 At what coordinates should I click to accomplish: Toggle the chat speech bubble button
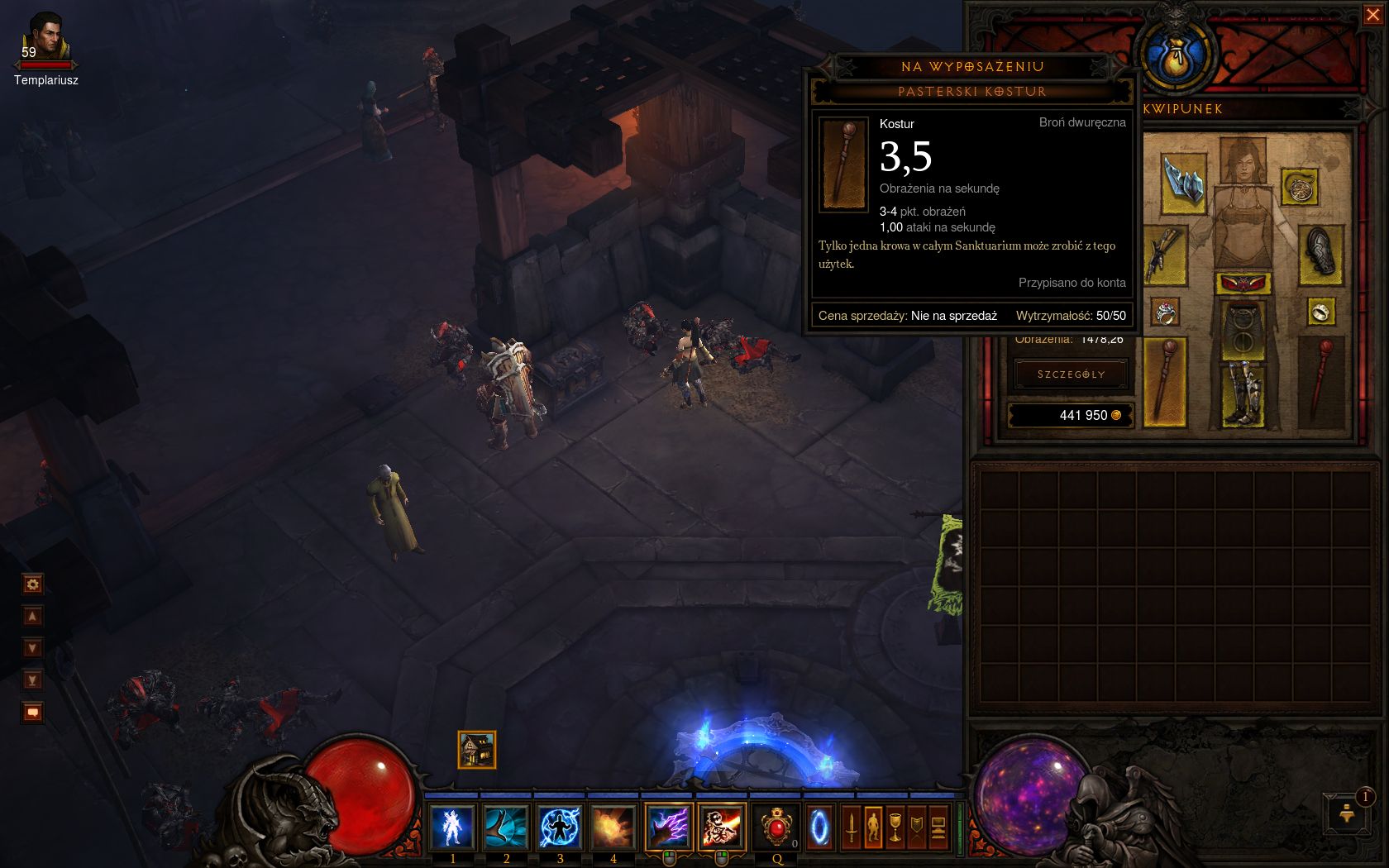[x=32, y=713]
